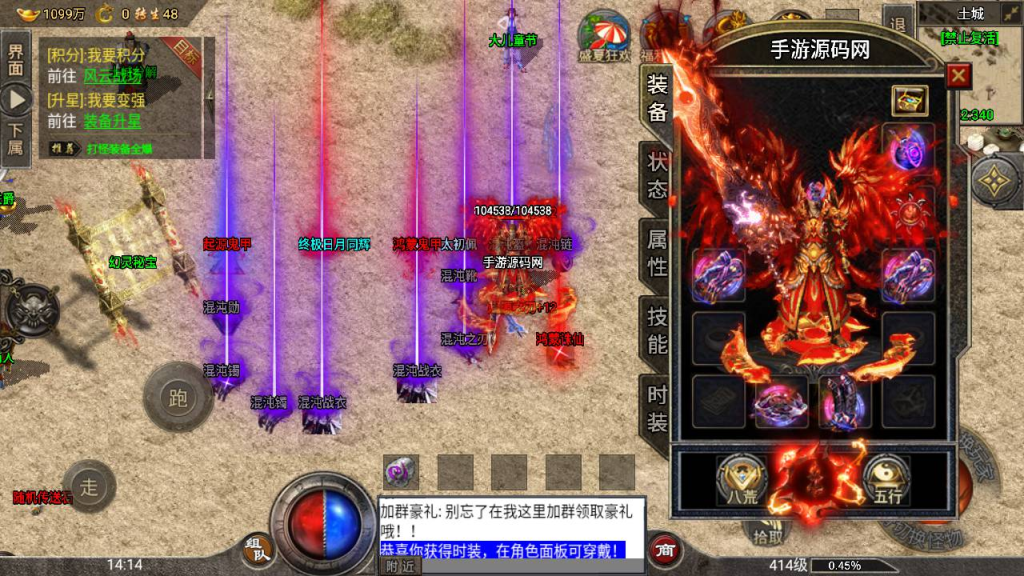
Task: Click the four-point star button beside minimap
Action: (997, 181)
